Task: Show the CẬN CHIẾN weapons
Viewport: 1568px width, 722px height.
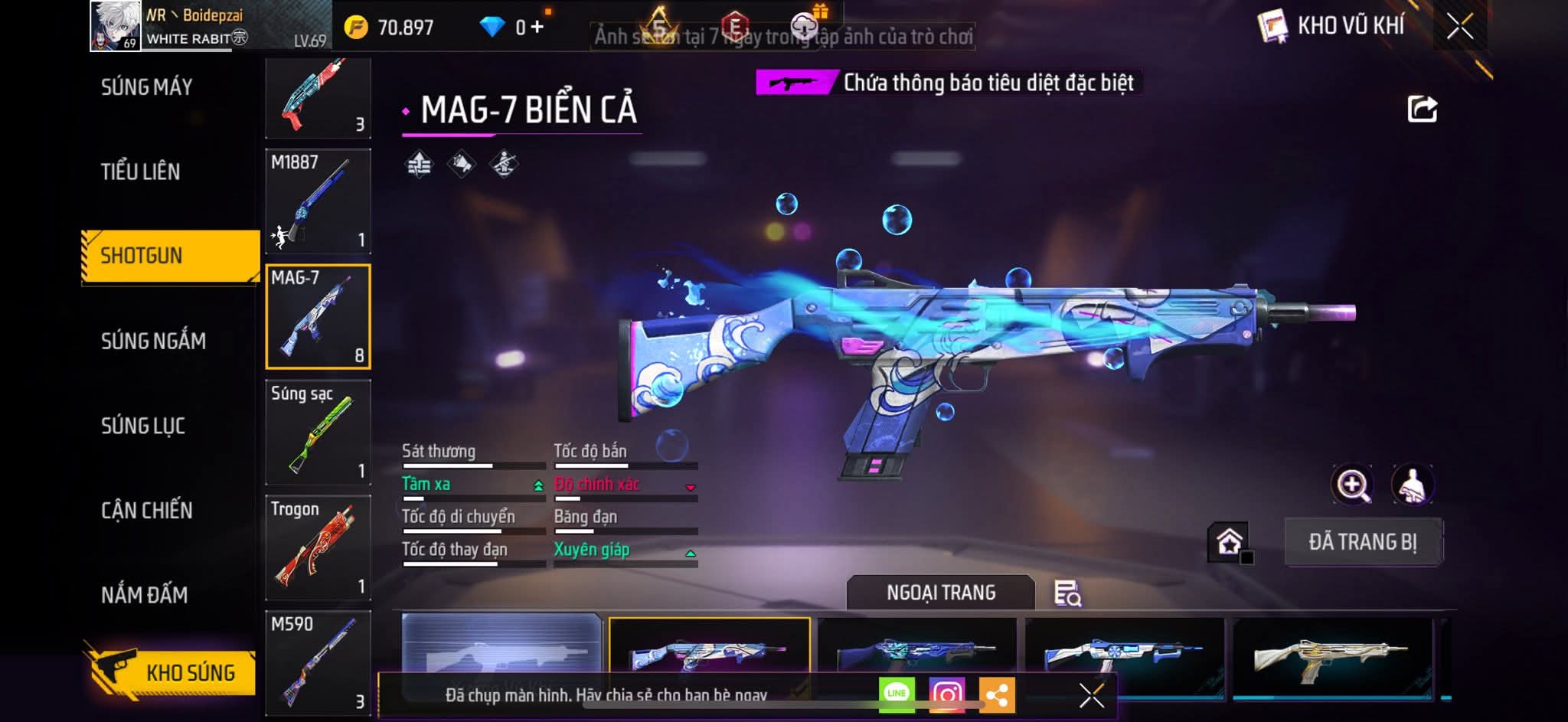Action: point(147,510)
